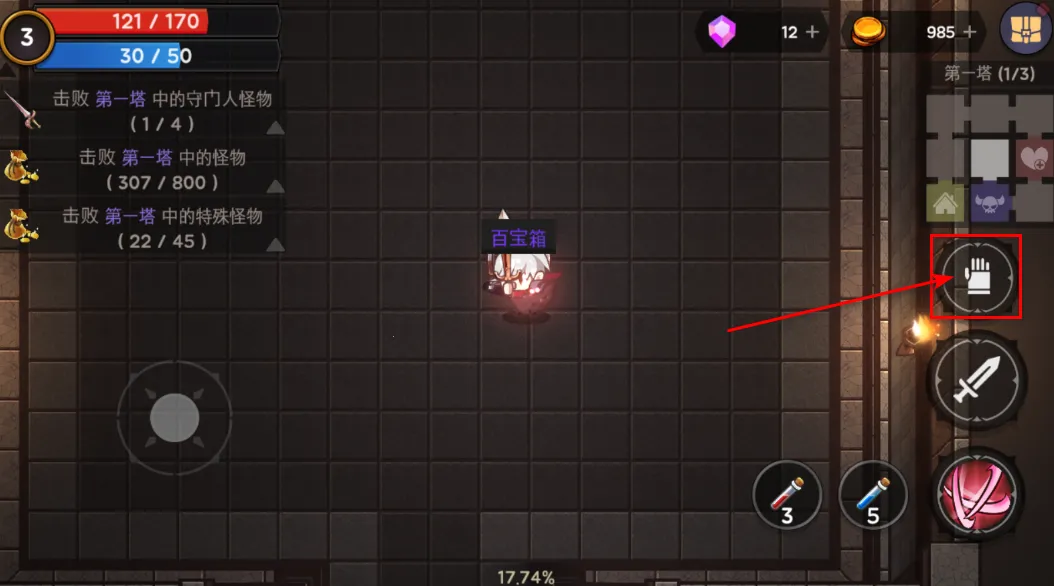Click the level 3 player badge
The image size is (1054, 586).
pyautogui.click(x=27, y=38)
